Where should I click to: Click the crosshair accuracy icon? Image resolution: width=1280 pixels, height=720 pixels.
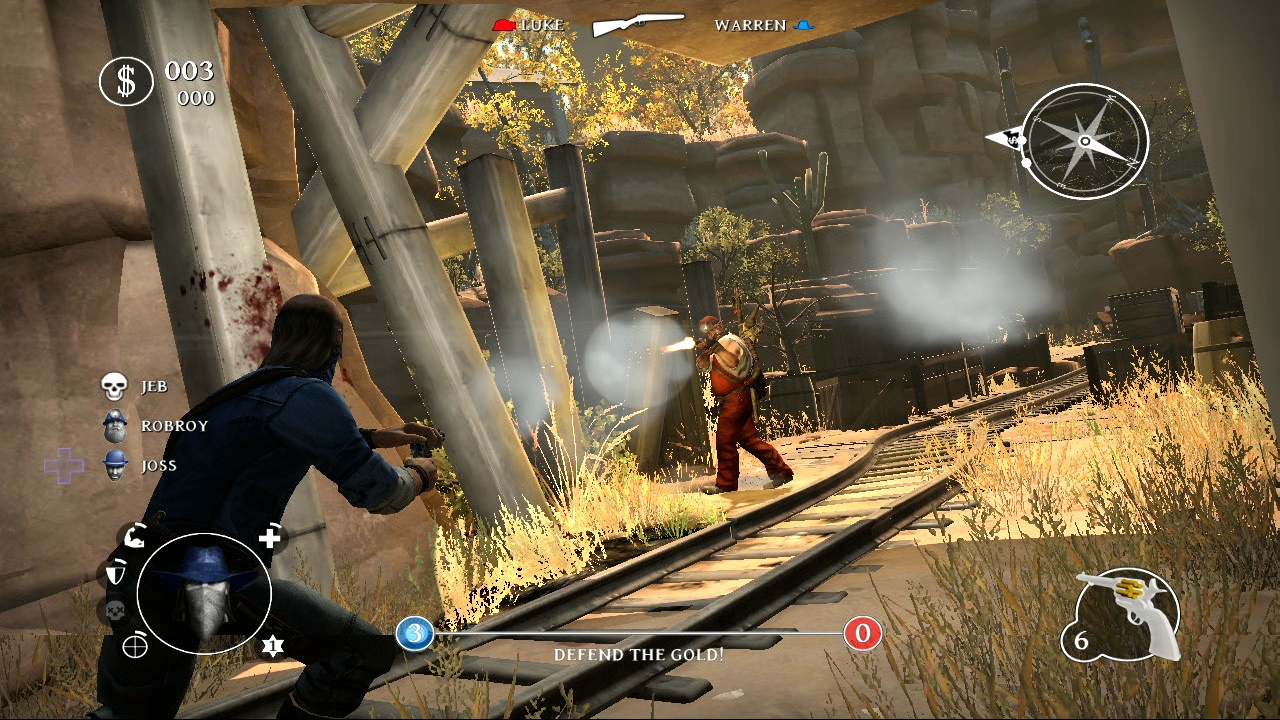click(134, 646)
